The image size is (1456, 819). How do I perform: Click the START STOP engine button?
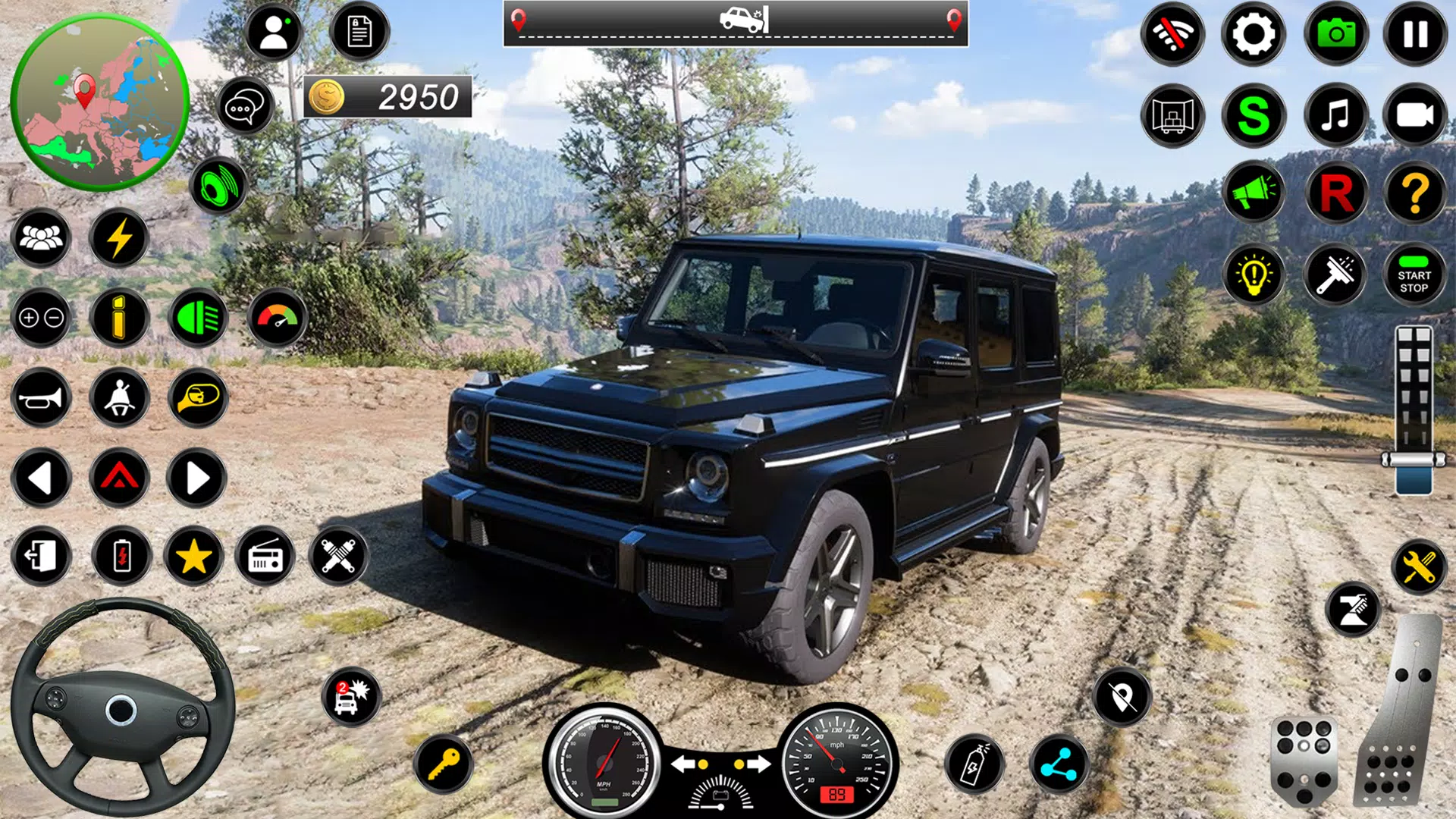pos(1414,275)
